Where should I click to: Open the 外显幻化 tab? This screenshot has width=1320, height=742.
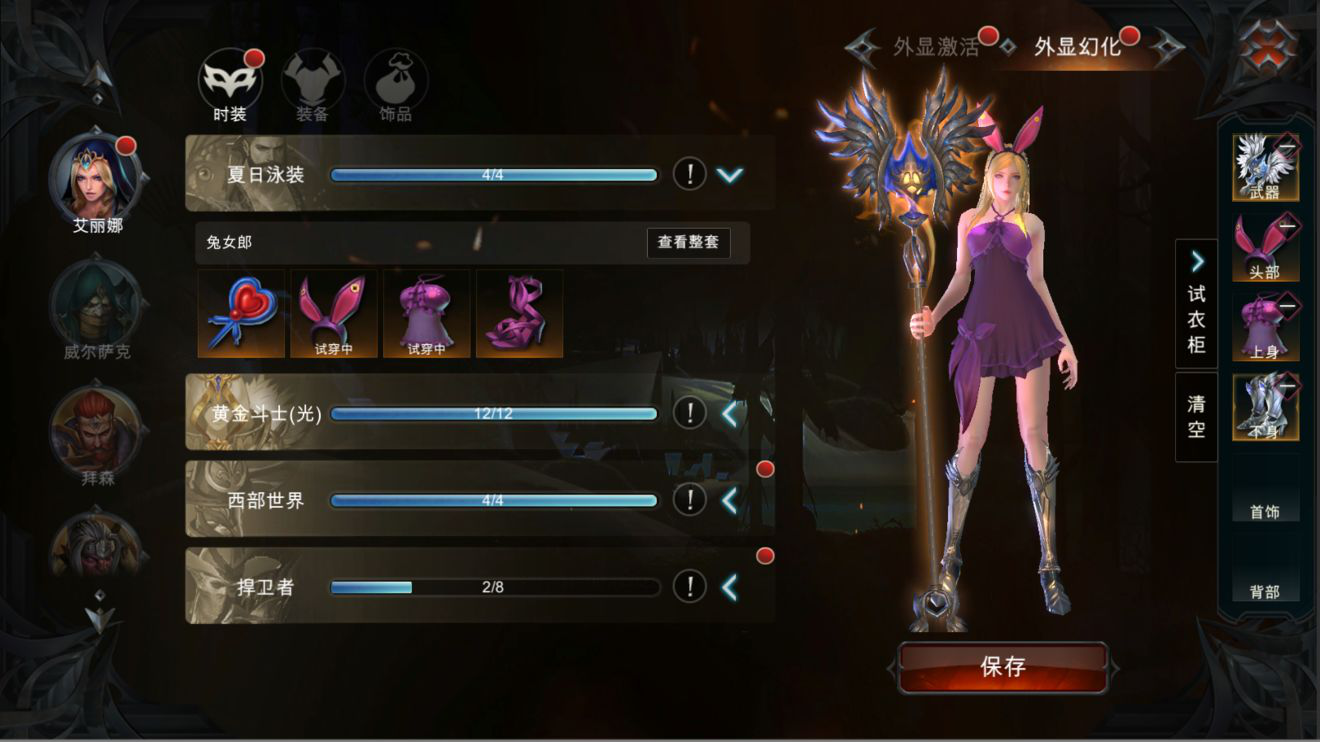(x=1078, y=47)
